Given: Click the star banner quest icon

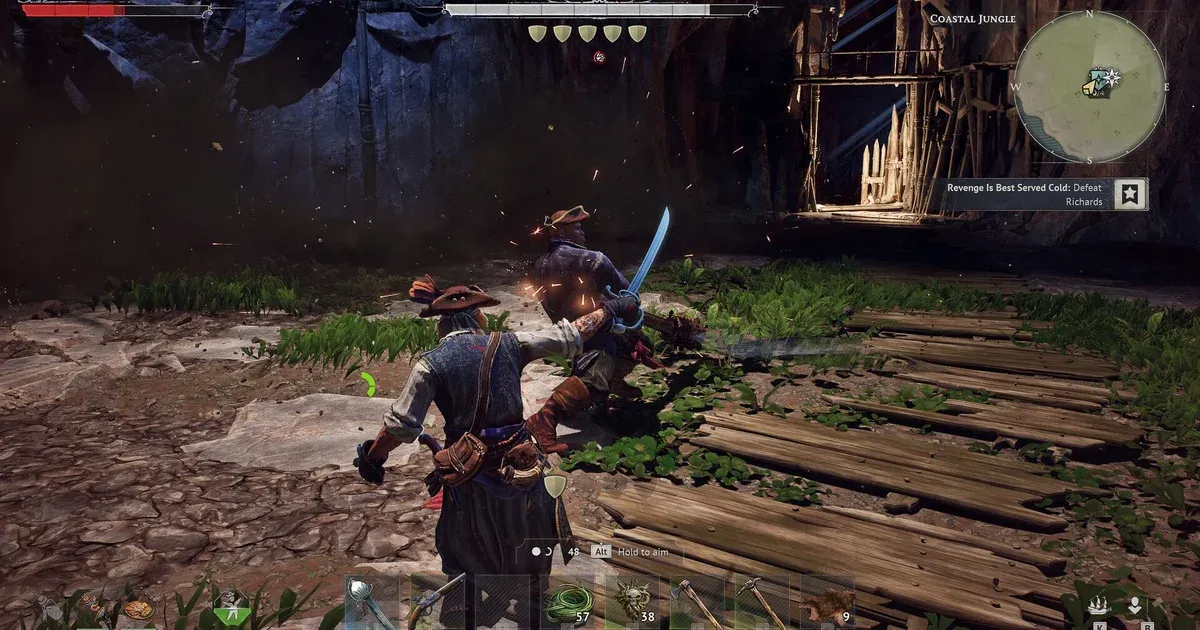Looking at the screenshot, I should coord(1130,194).
